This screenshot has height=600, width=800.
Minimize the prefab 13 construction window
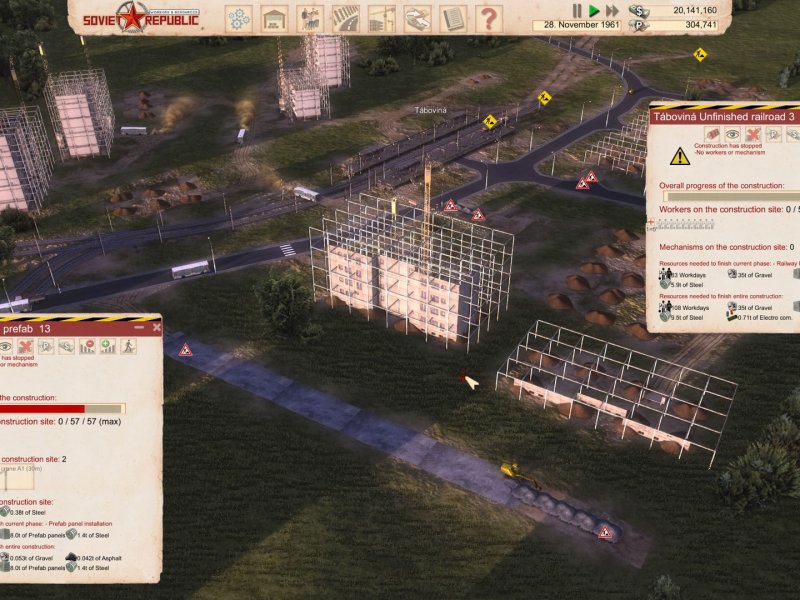click(139, 327)
